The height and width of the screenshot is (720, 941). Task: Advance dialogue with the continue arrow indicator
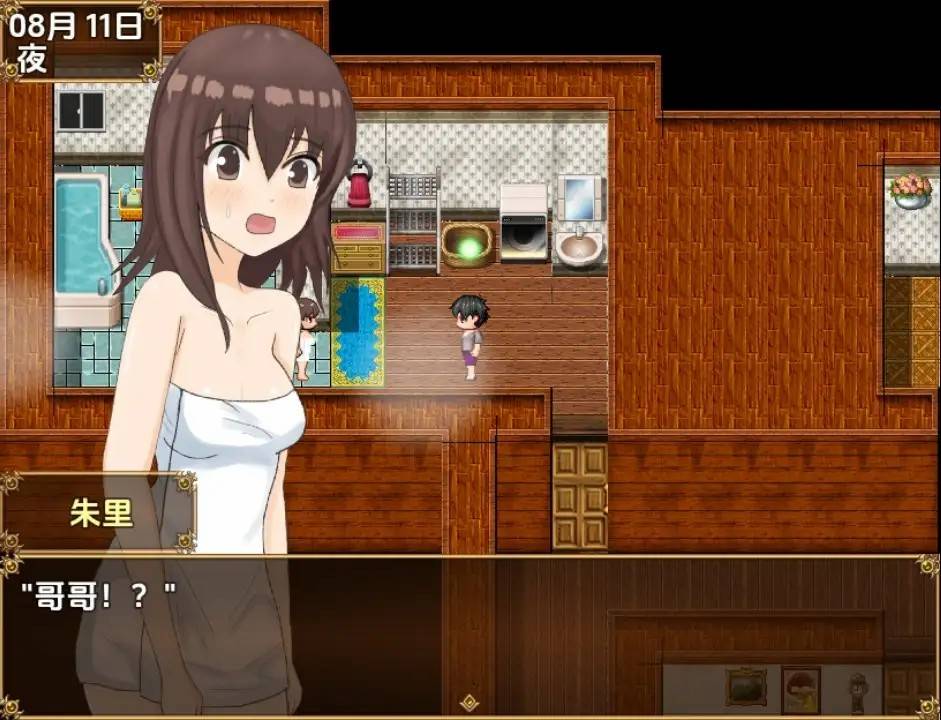(x=467, y=703)
